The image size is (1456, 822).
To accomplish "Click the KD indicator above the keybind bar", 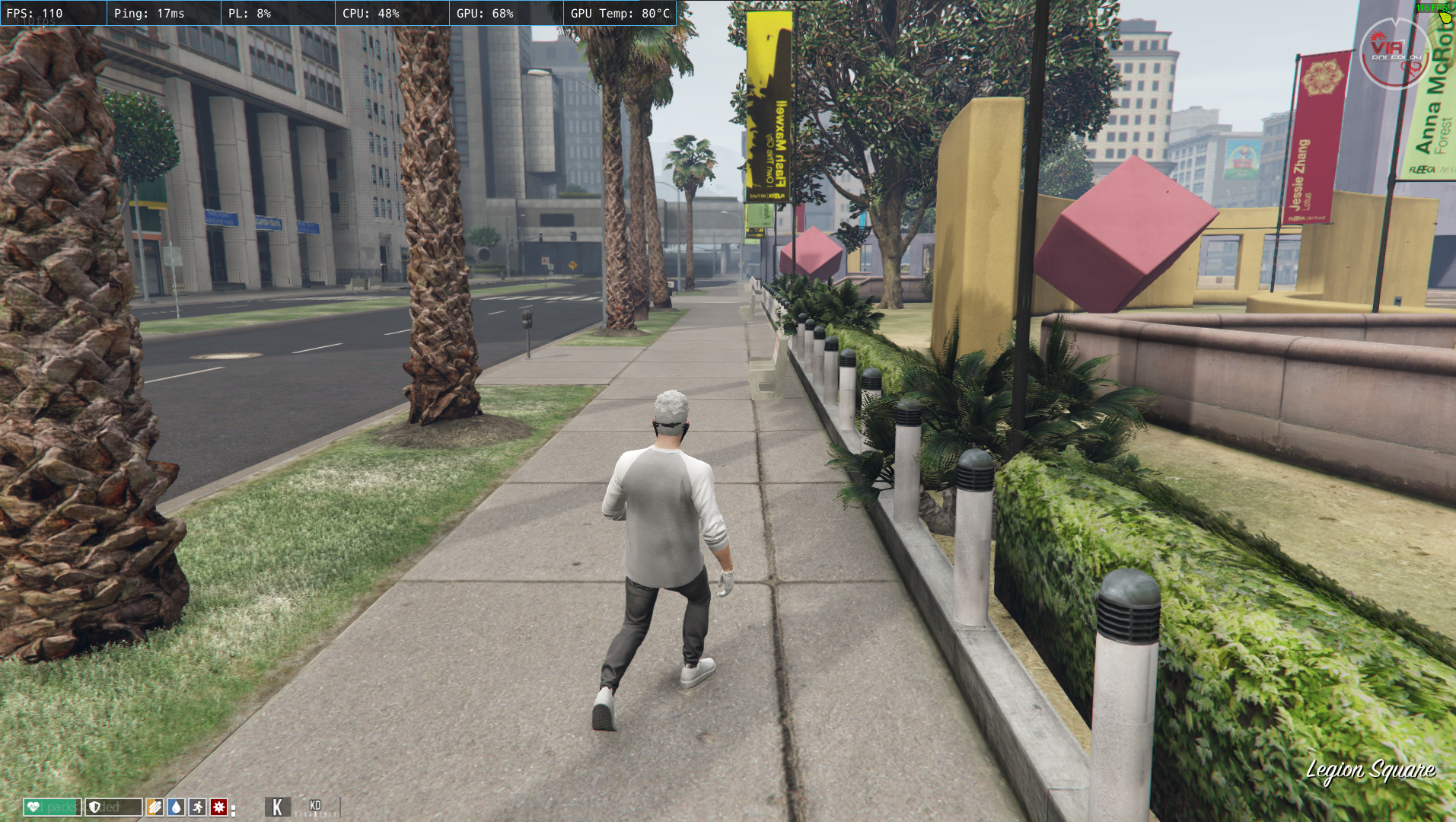I will pos(315,804).
